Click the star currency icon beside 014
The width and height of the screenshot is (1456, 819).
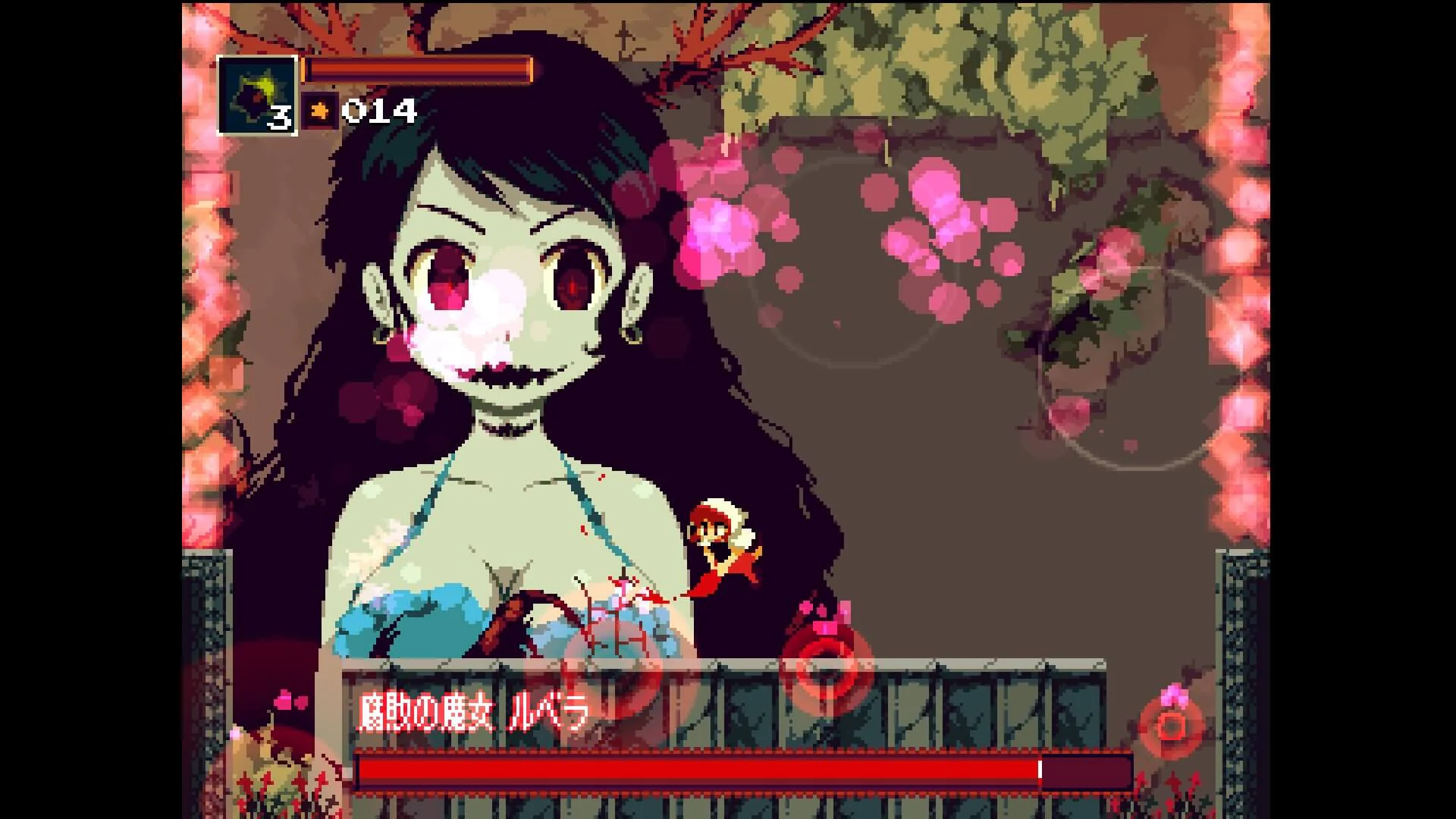coord(322,111)
